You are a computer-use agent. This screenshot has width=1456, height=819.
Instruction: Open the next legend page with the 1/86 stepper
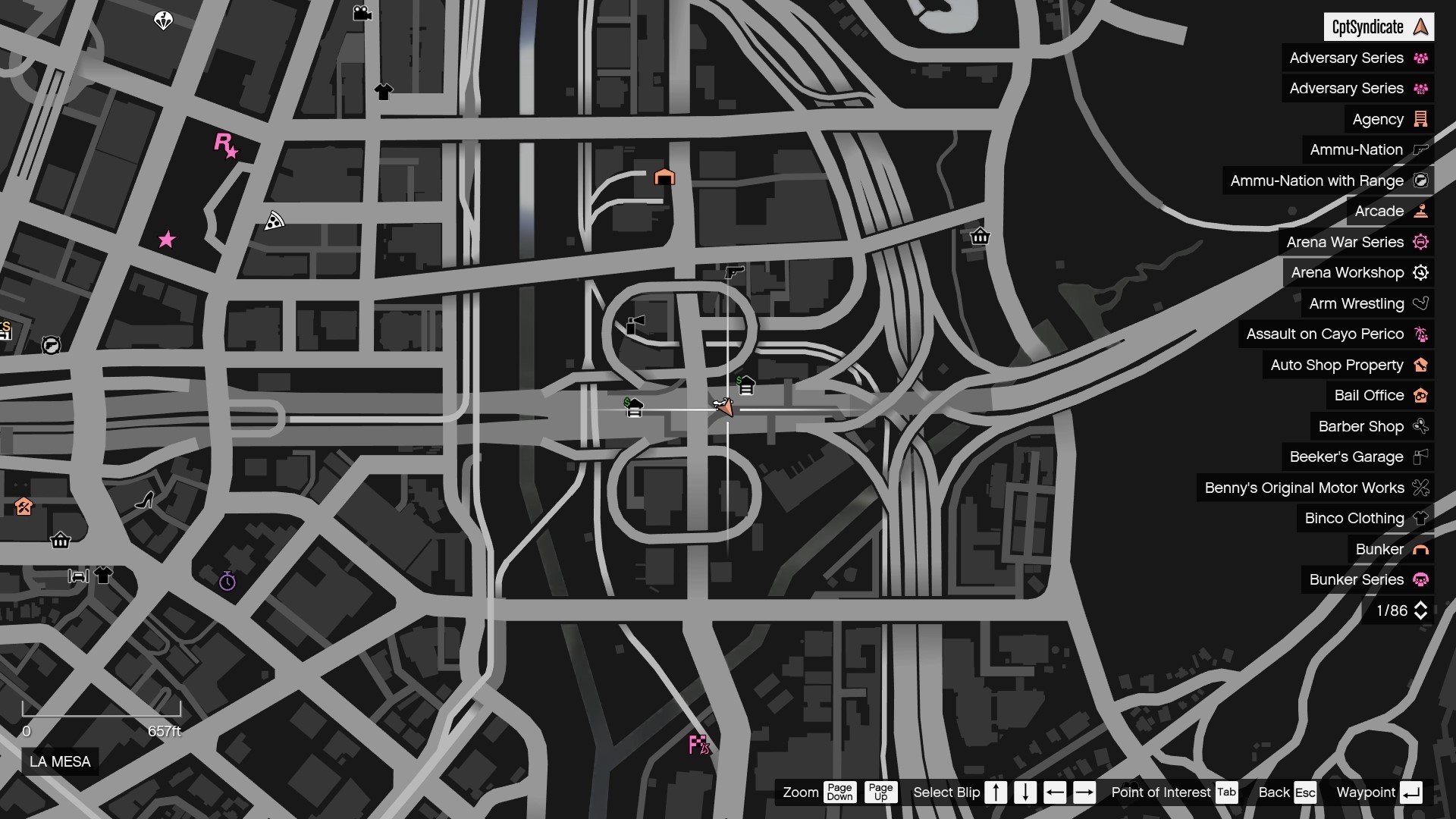pyautogui.click(x=1421, y=610)
